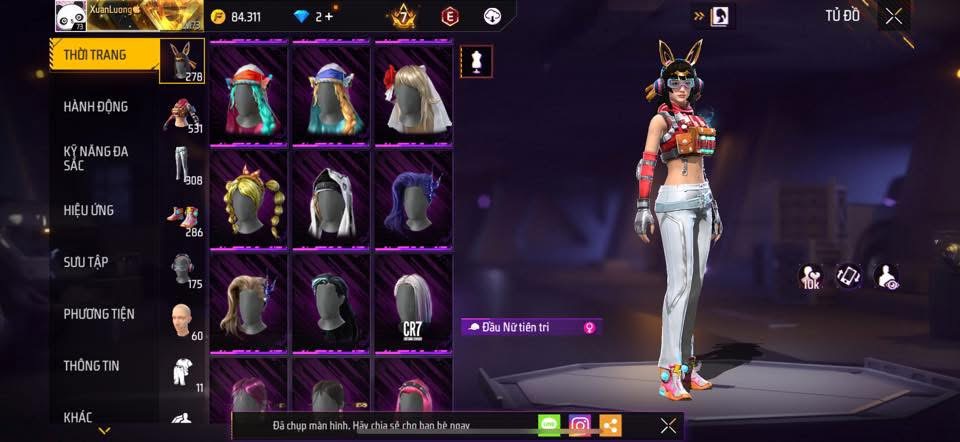Open the Hành Động category
Image resolution: width=960 pixels, height=442 pixels.
tap(95, 107)
